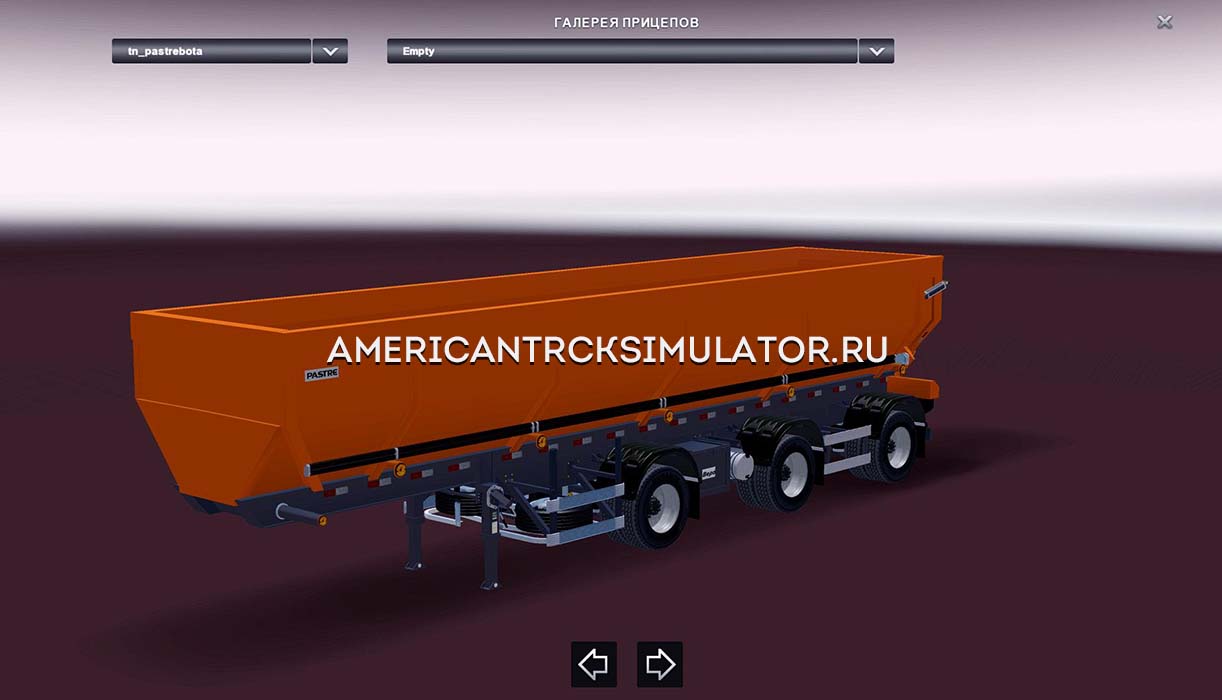Expand the trailer list arrow button

coord(330,51)
